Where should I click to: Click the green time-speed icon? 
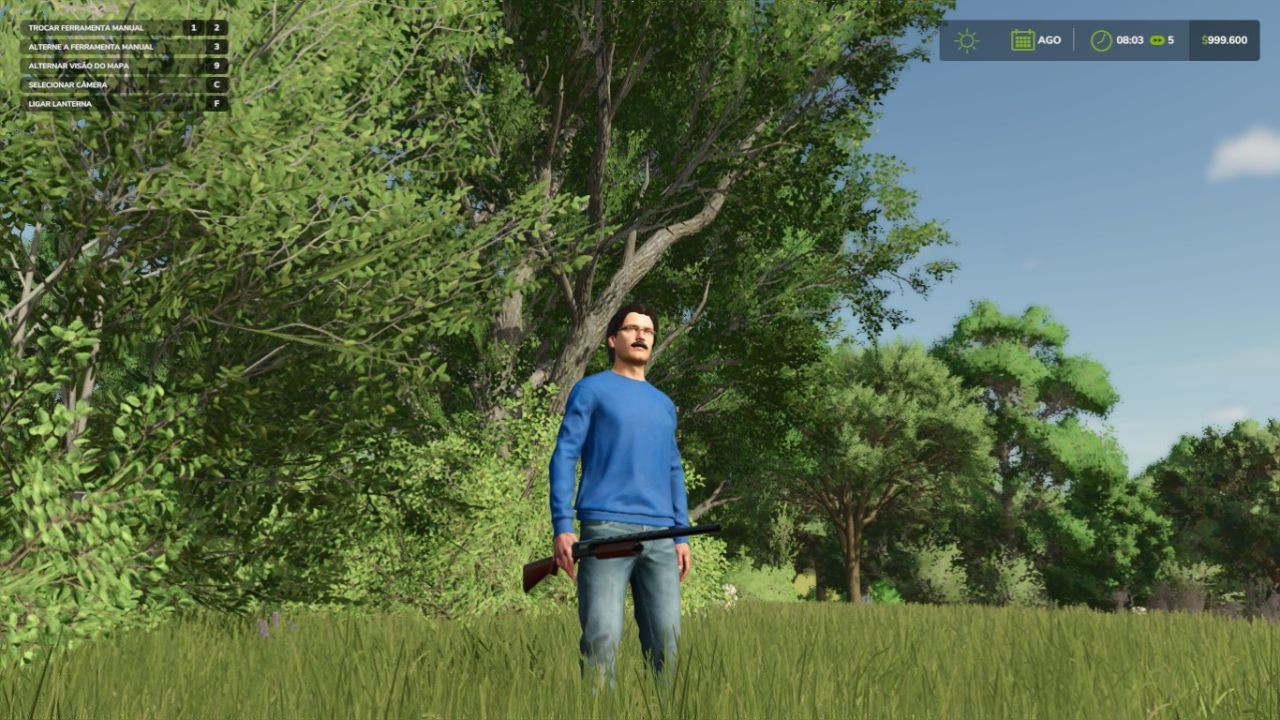[1157, 41]
